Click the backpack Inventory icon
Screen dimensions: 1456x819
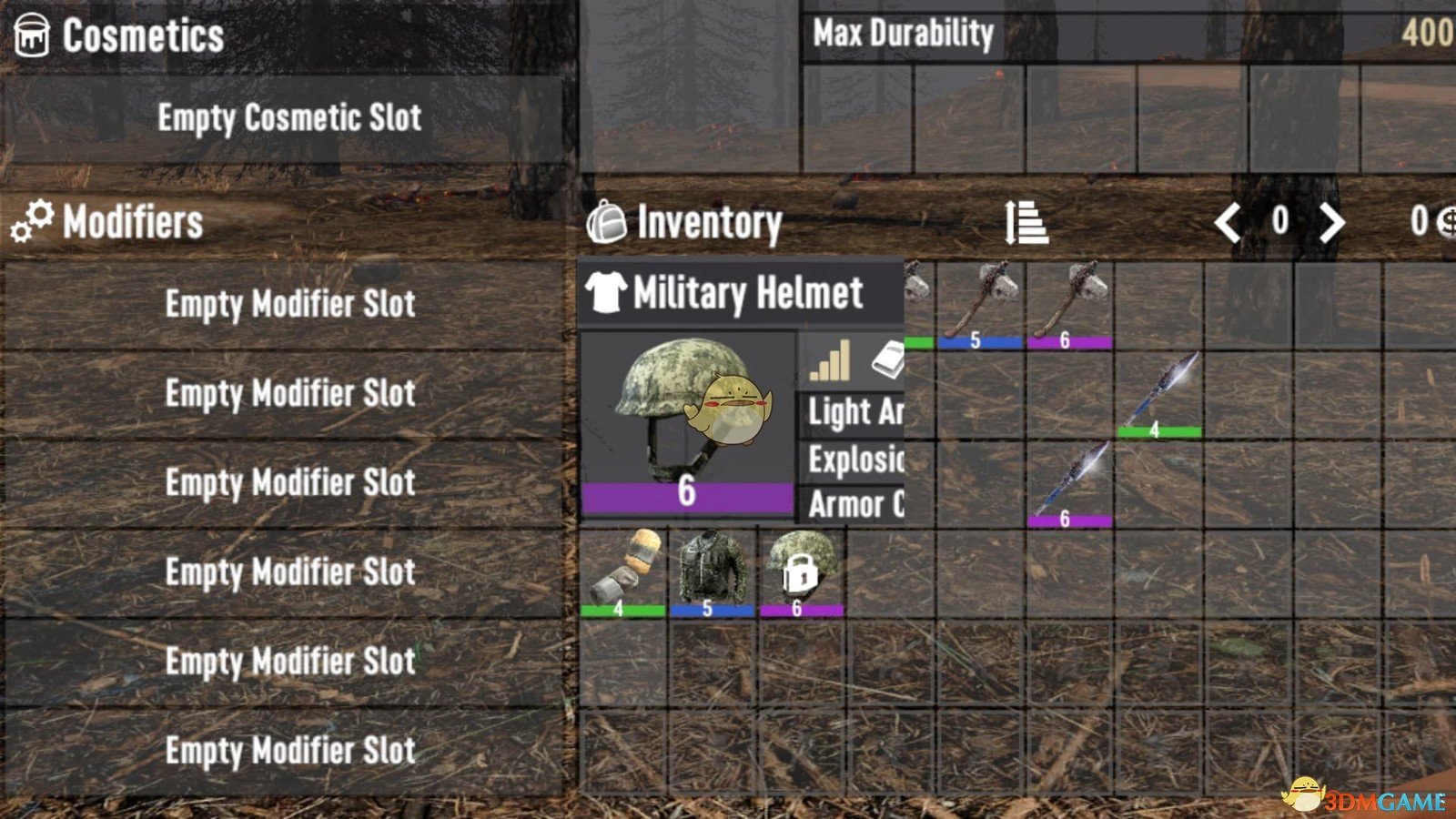[608, 221]
